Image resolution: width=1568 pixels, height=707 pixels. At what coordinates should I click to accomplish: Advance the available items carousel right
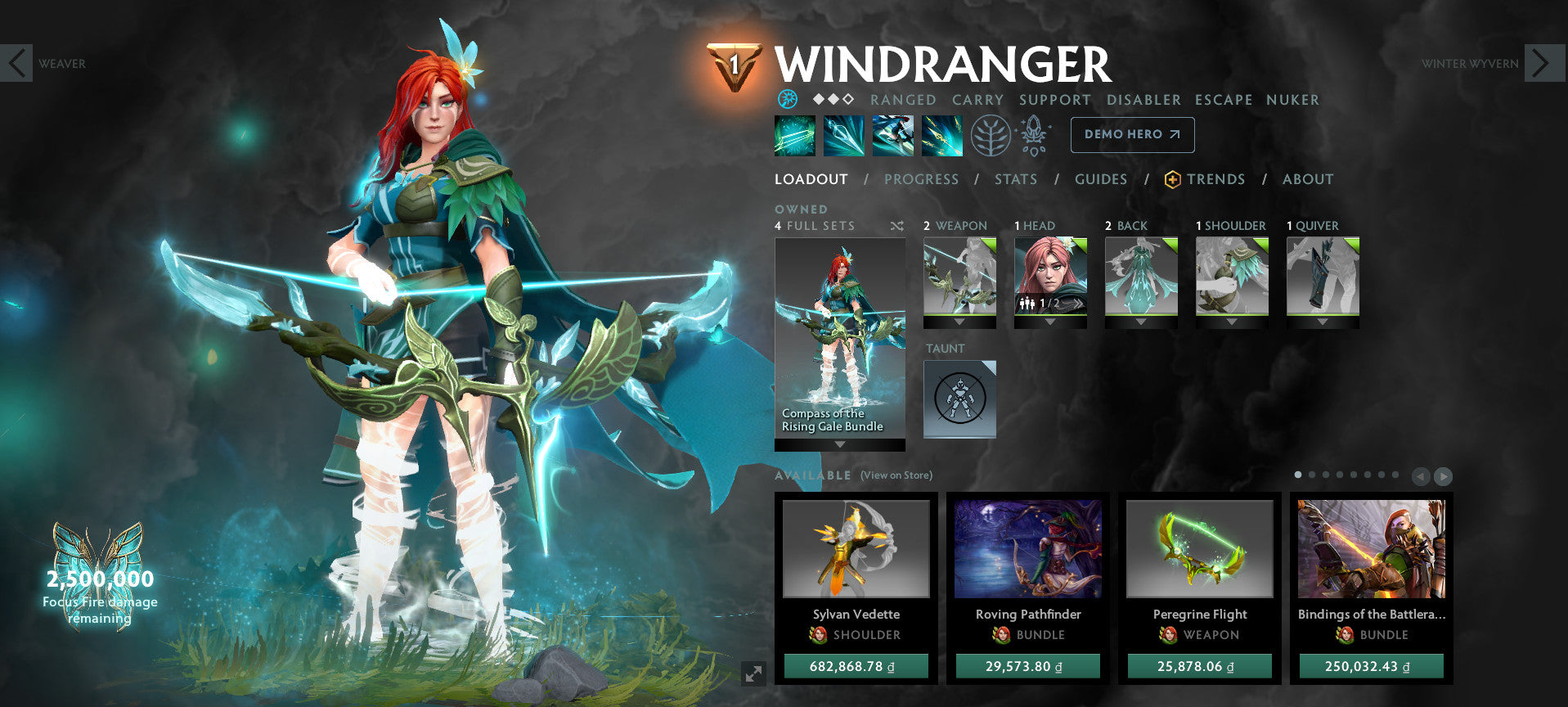(x=1442, y=475)
